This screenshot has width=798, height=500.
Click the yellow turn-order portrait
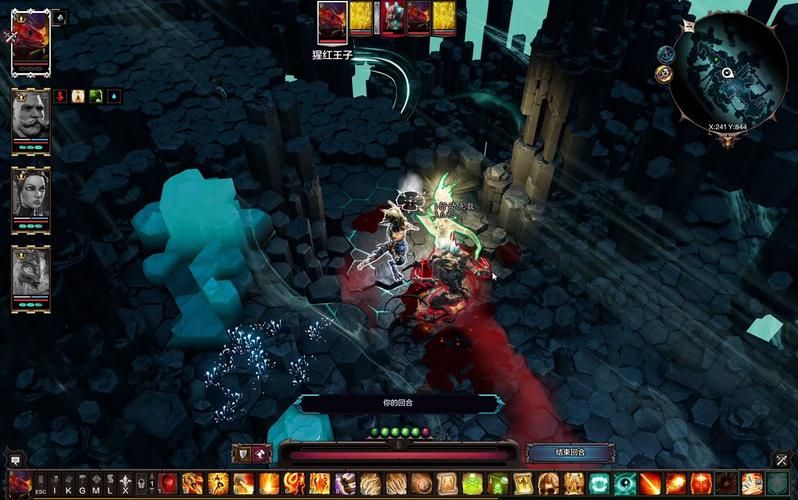click(x=361, y=19)
